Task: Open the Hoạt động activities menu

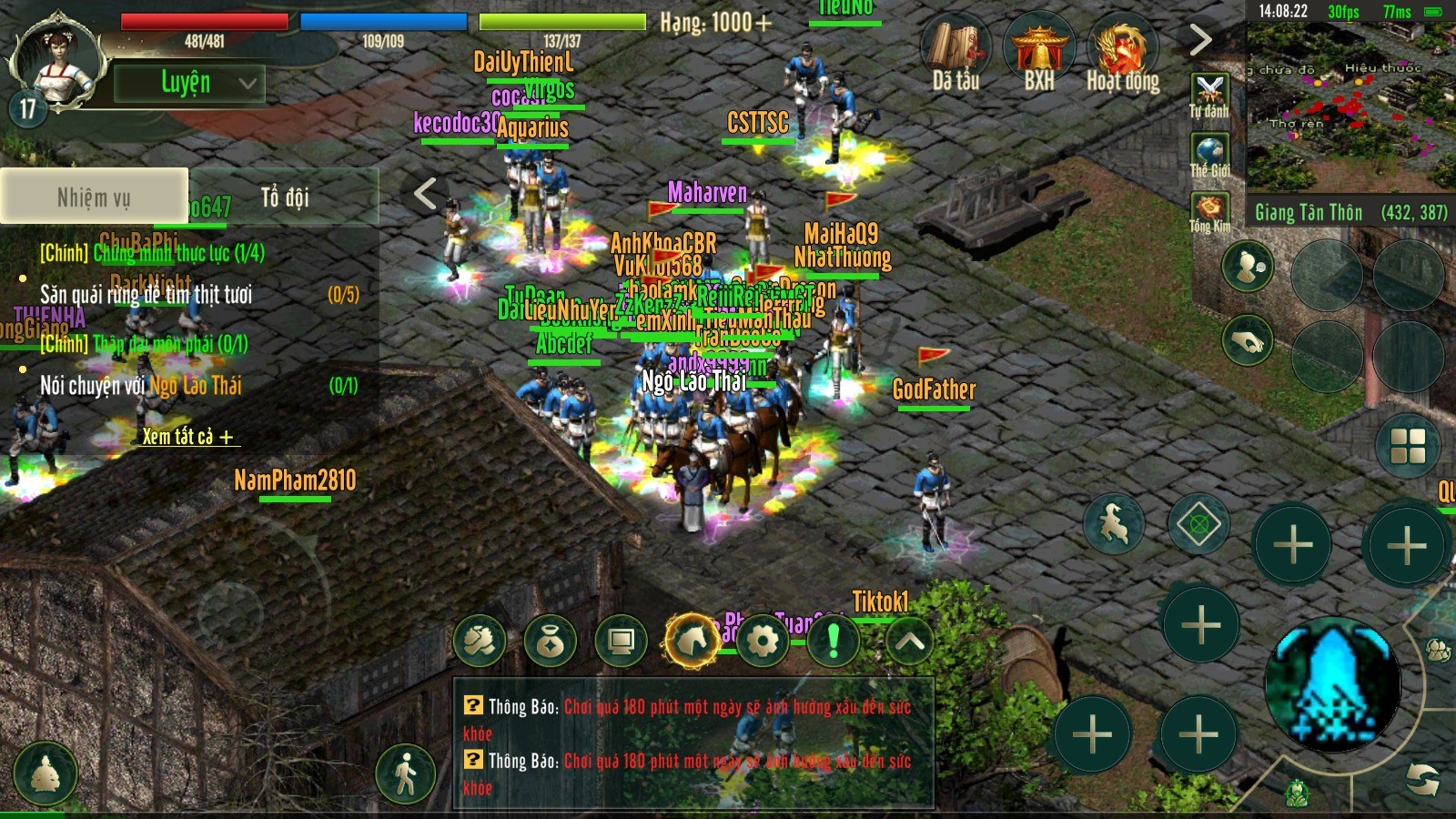Action: coord(1123,53)
